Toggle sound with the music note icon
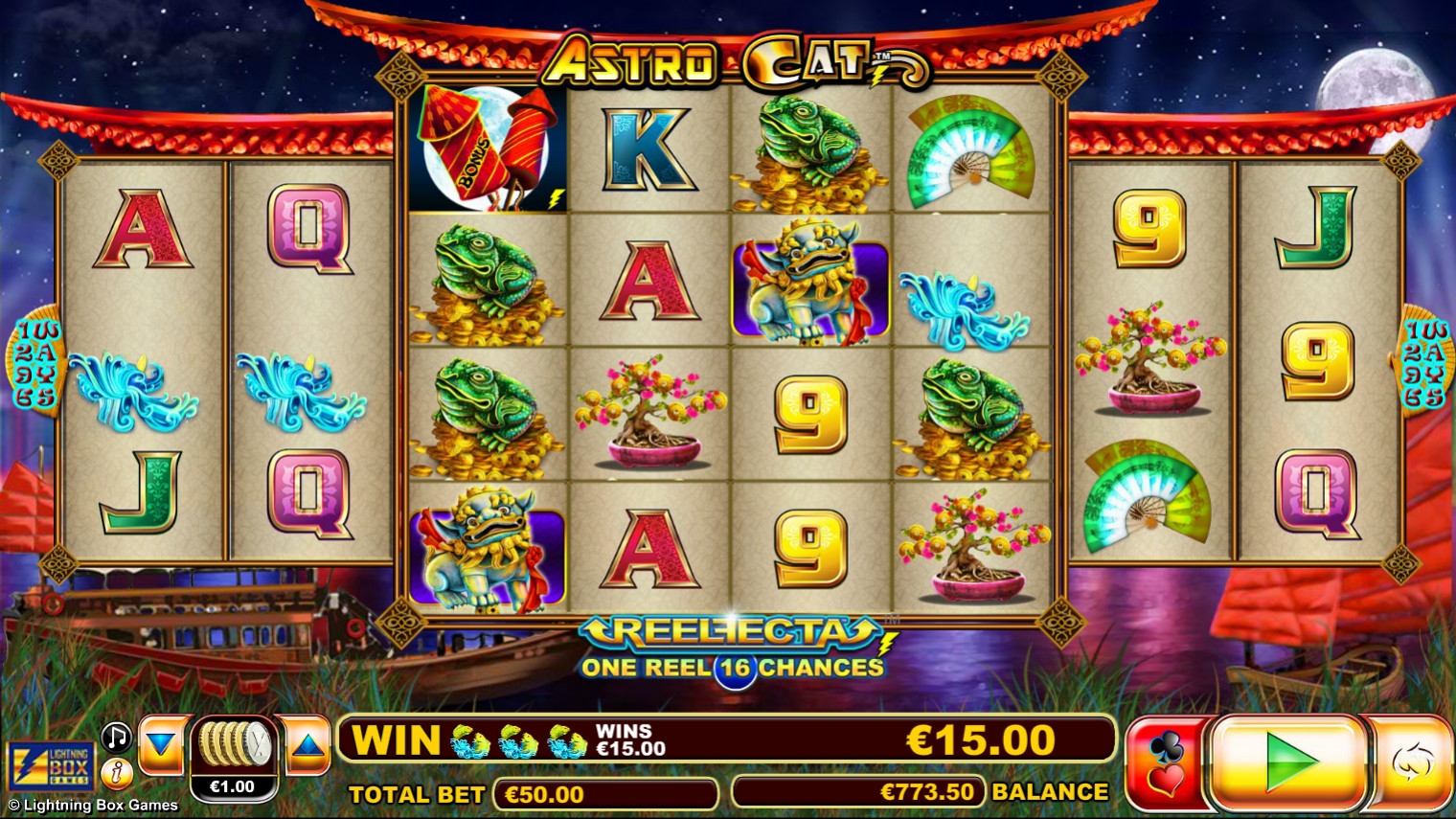 (117, 737)
